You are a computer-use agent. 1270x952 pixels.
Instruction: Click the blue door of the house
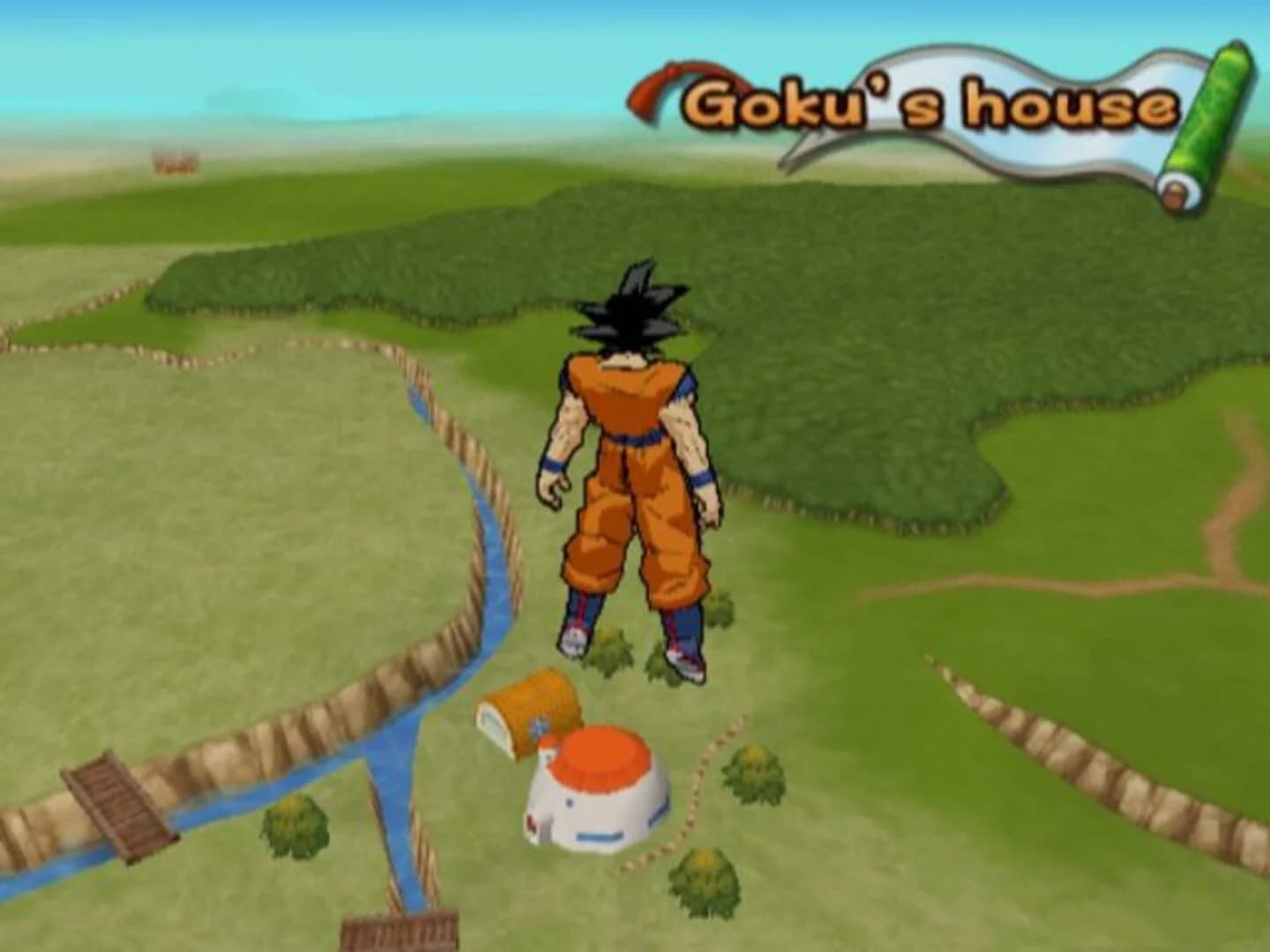[x=598, y=837]
